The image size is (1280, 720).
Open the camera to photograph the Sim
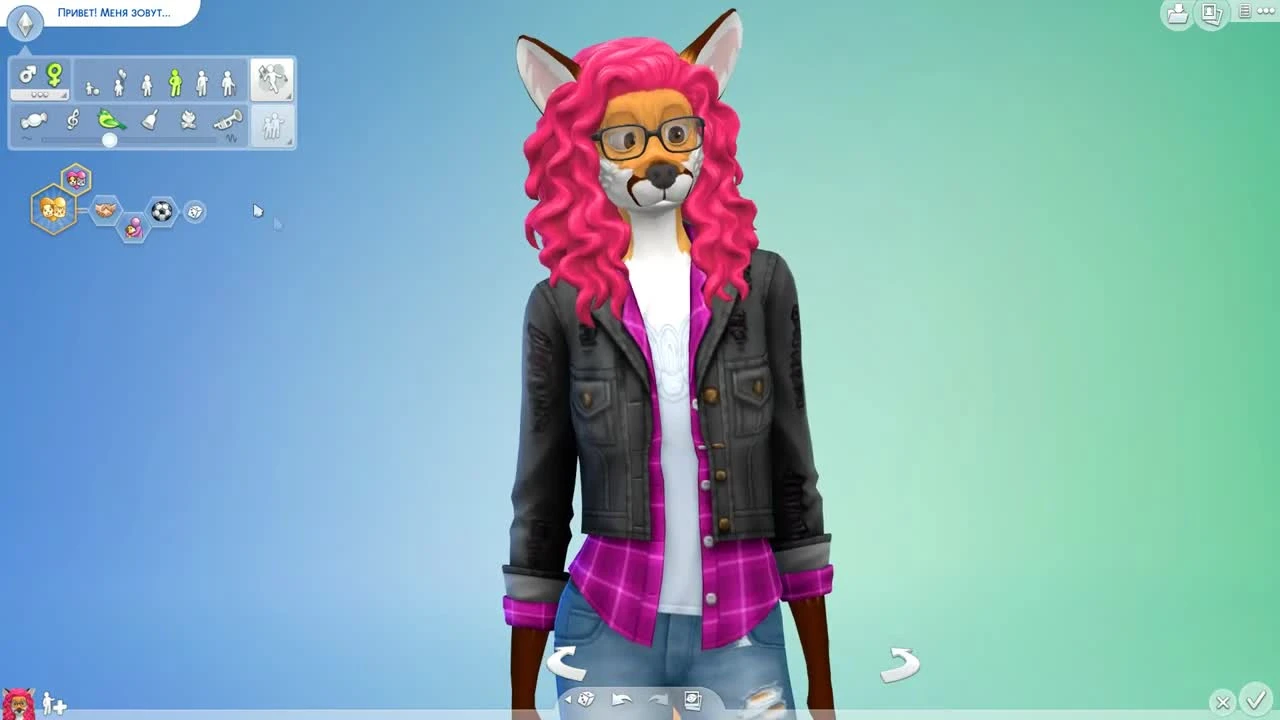(693, 700)
